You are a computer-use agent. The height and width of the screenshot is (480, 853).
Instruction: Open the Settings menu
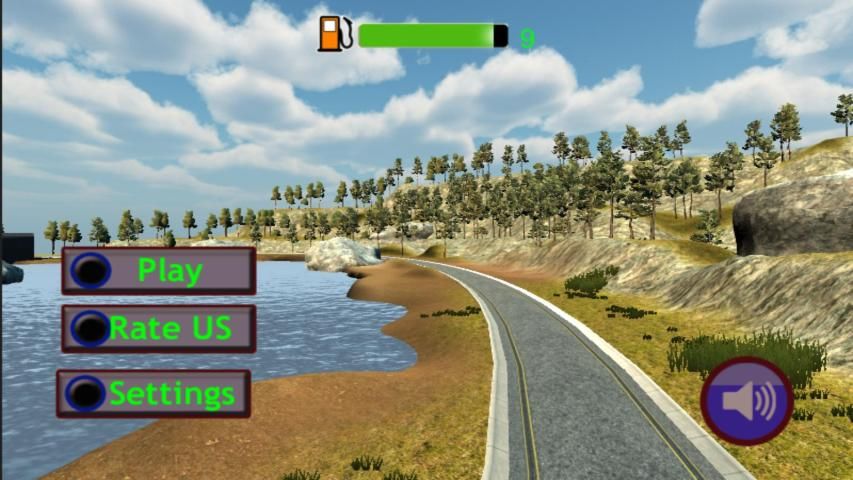pyautogui.click(x=154, y=394)
